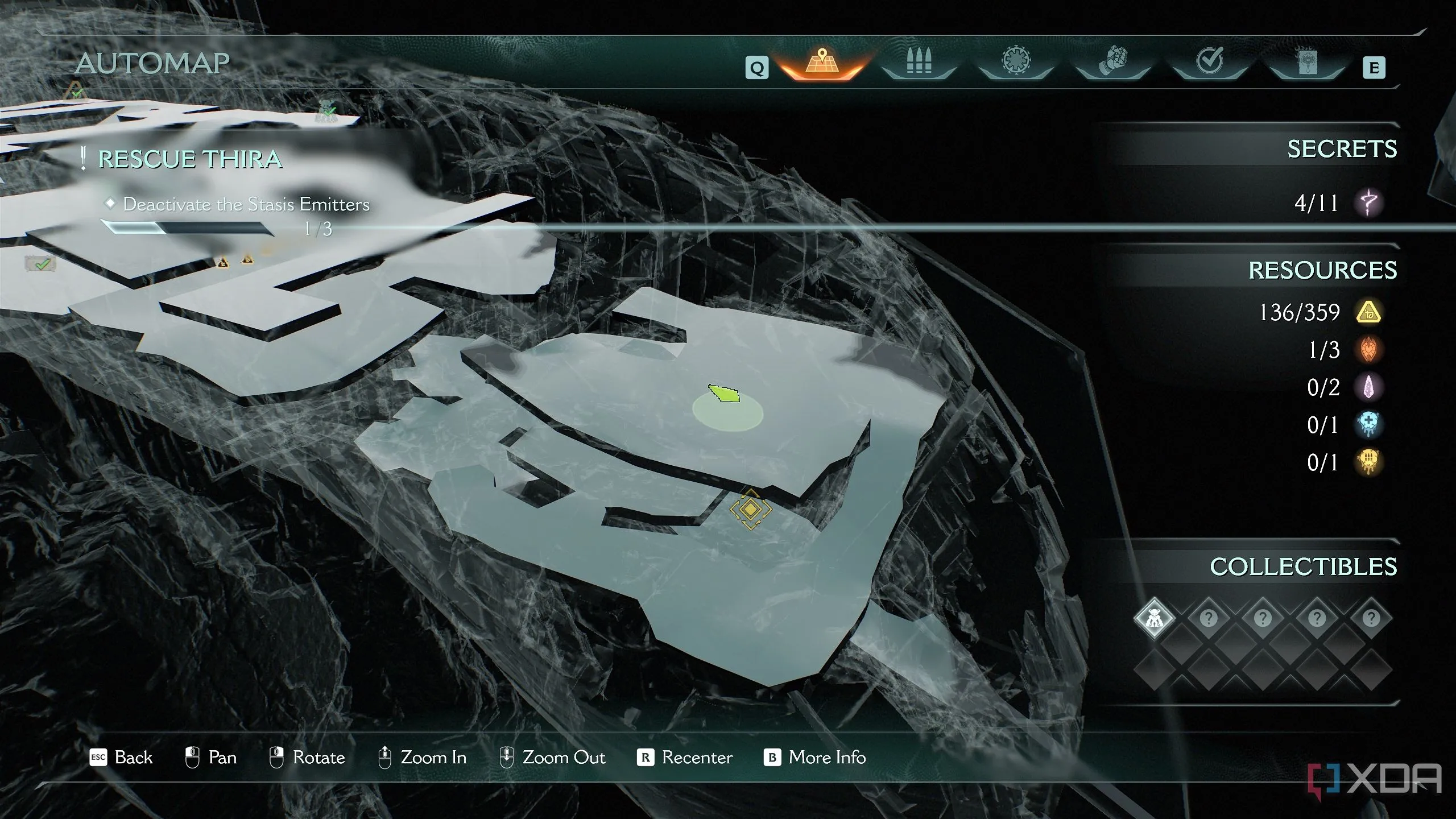1456x819 pixels.
Task: Select the yellow diamond objective marker
Action: [751, 509]
